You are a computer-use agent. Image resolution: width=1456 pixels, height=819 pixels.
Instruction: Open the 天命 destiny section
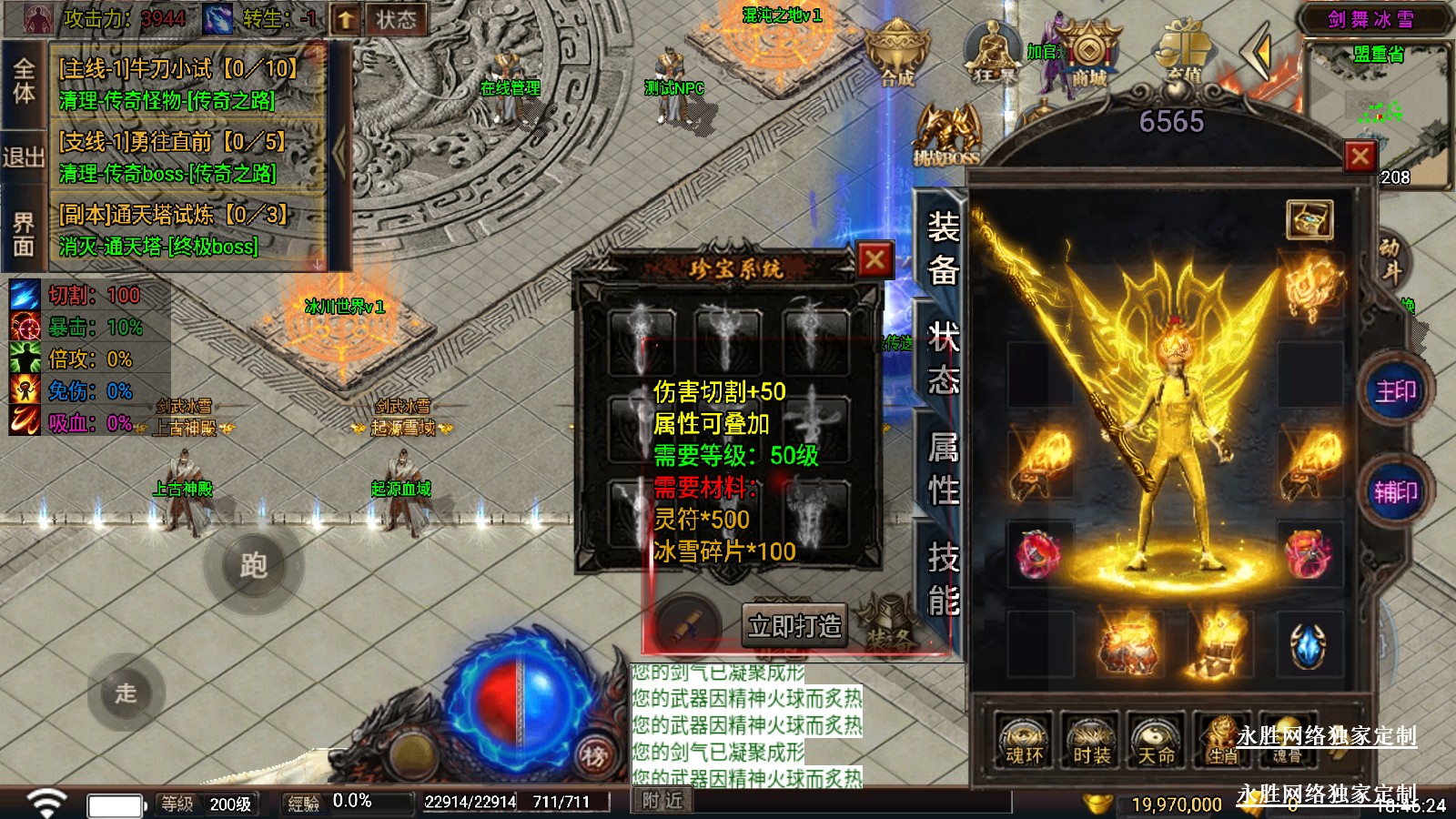click(x=1156, y=741)
